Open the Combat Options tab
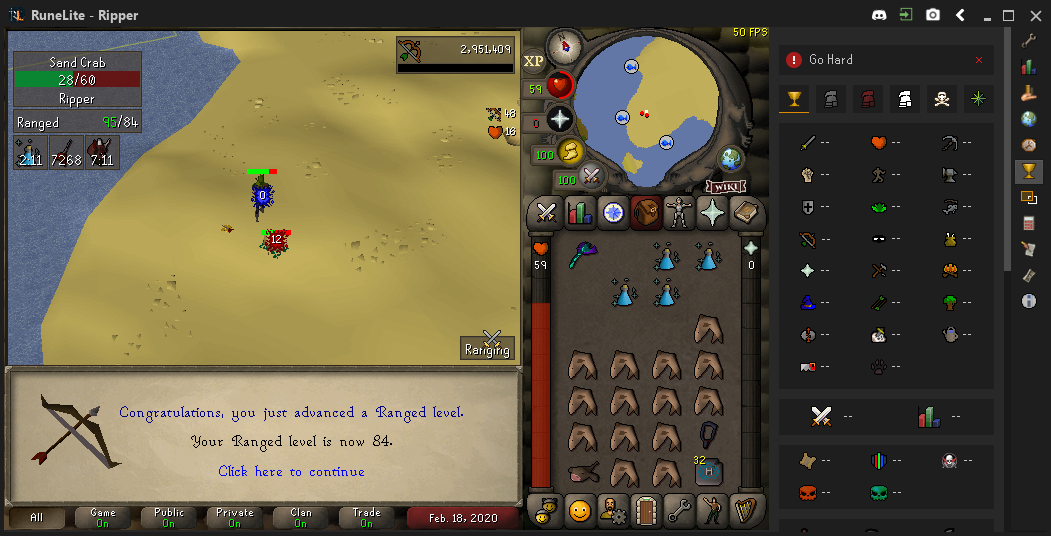 tap(546, 212)
